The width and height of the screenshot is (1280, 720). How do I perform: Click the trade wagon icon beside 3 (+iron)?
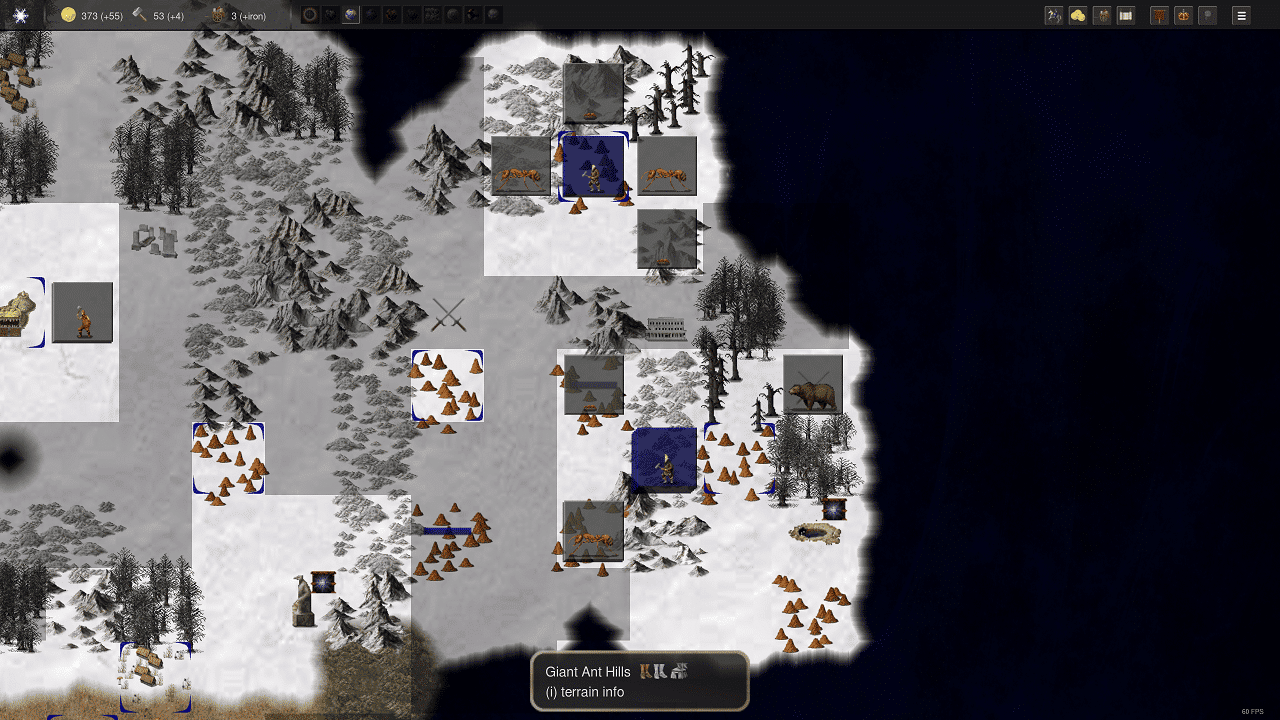click(216, 15)
